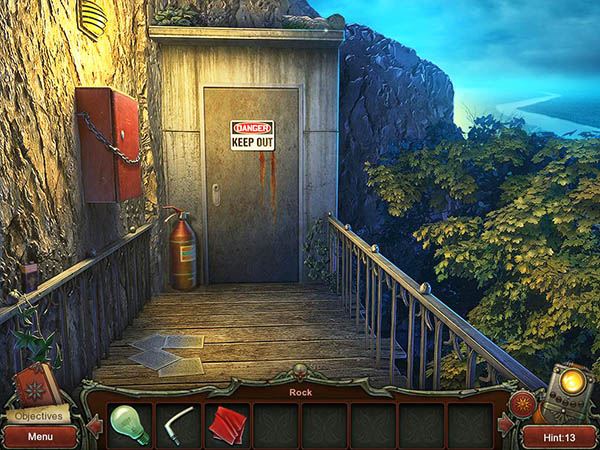Select the green light bulb item

point(129,424)
